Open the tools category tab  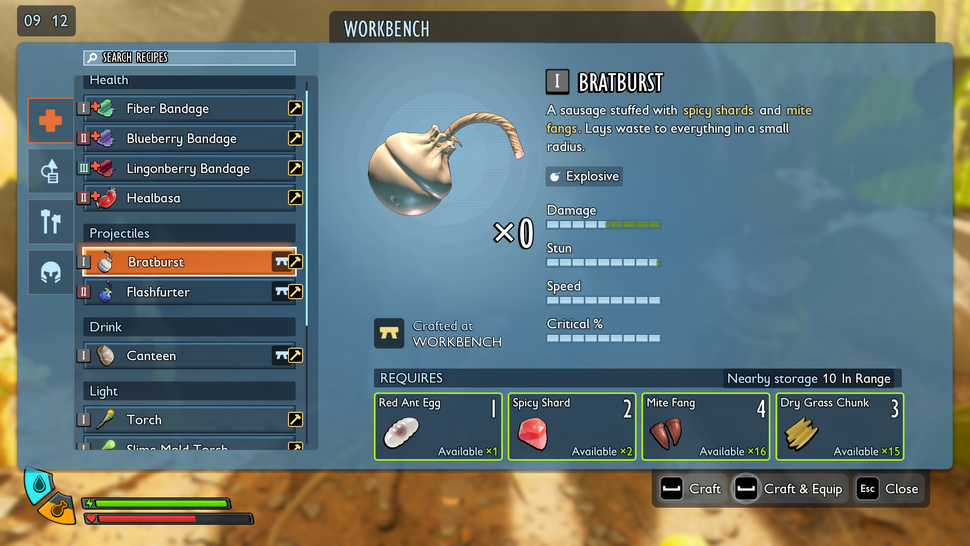pyautogui.click(x=50, y=222)
